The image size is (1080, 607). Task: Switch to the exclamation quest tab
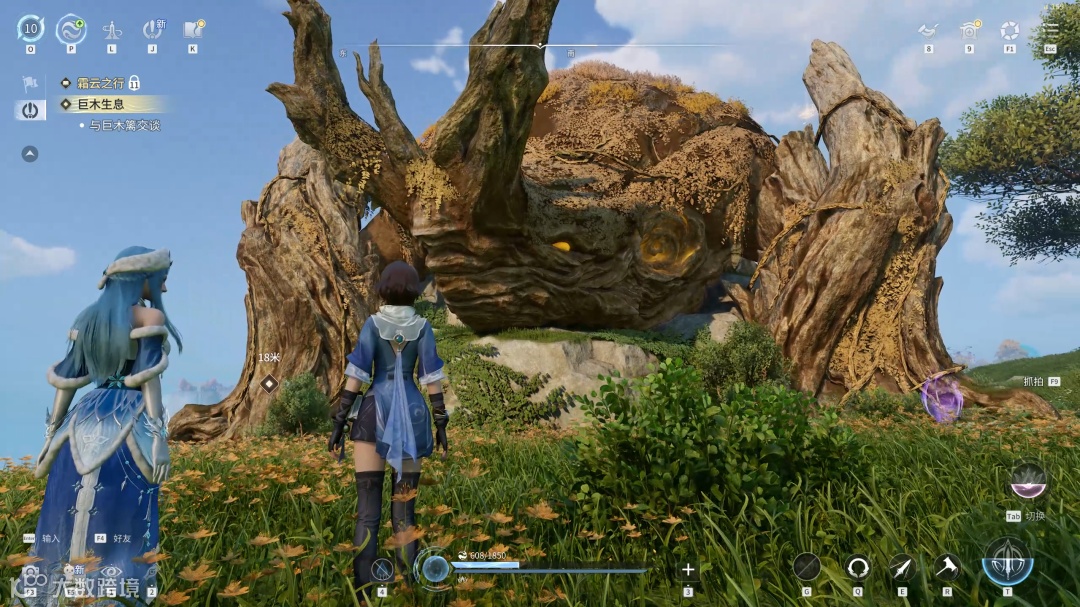tap(30, 110)
